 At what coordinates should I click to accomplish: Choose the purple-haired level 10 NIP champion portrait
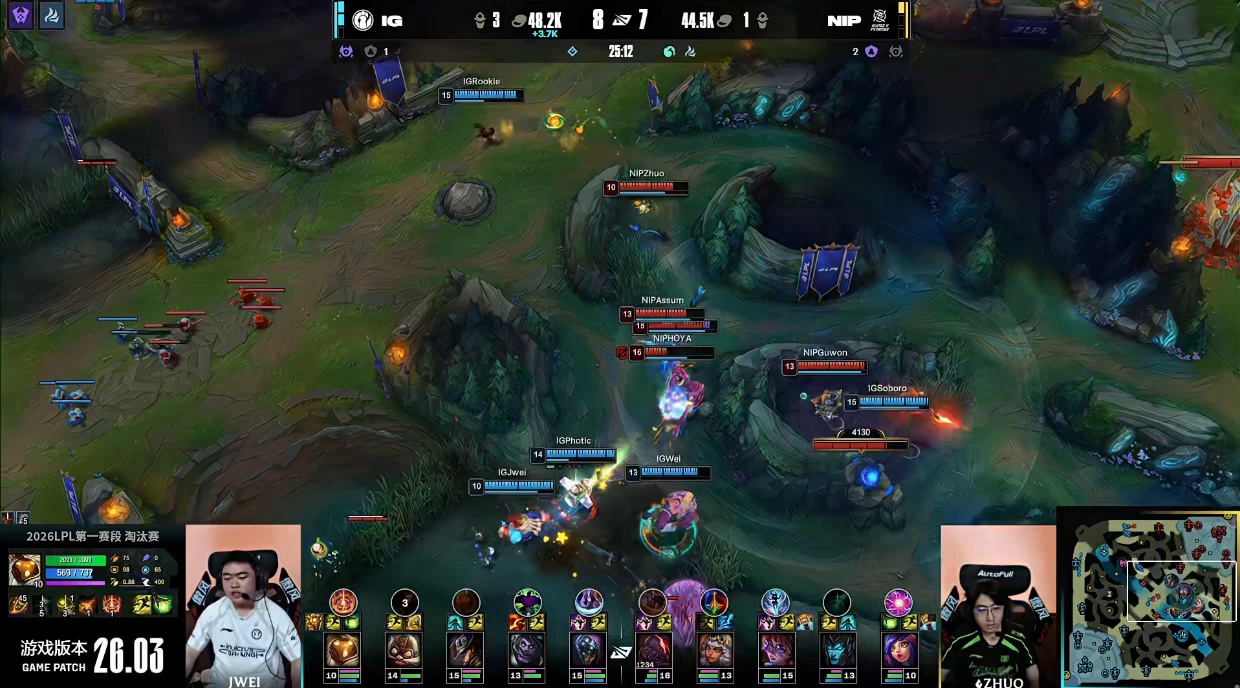point(897,650)
